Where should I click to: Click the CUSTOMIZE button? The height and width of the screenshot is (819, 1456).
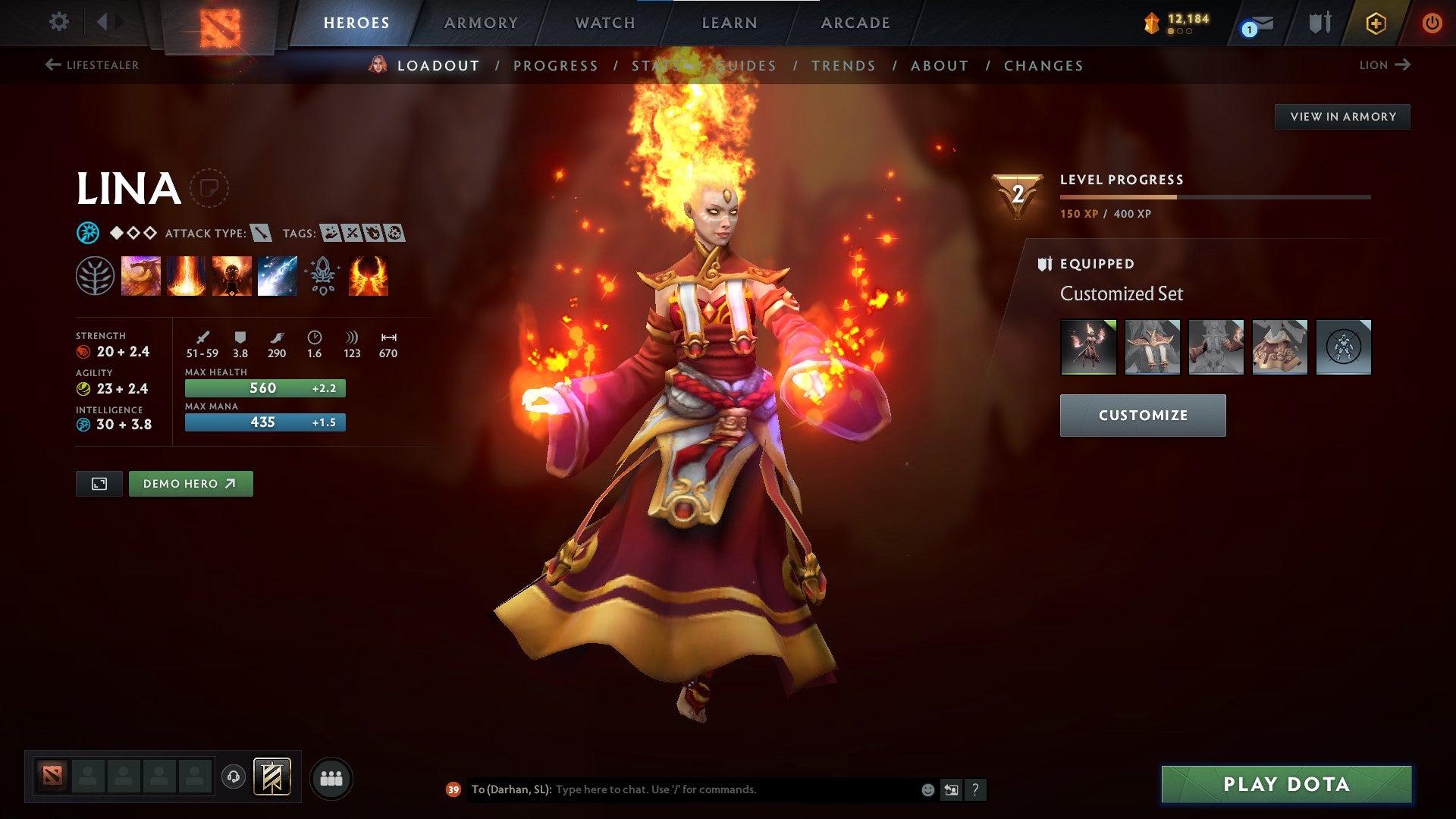tap(1142, 416)
